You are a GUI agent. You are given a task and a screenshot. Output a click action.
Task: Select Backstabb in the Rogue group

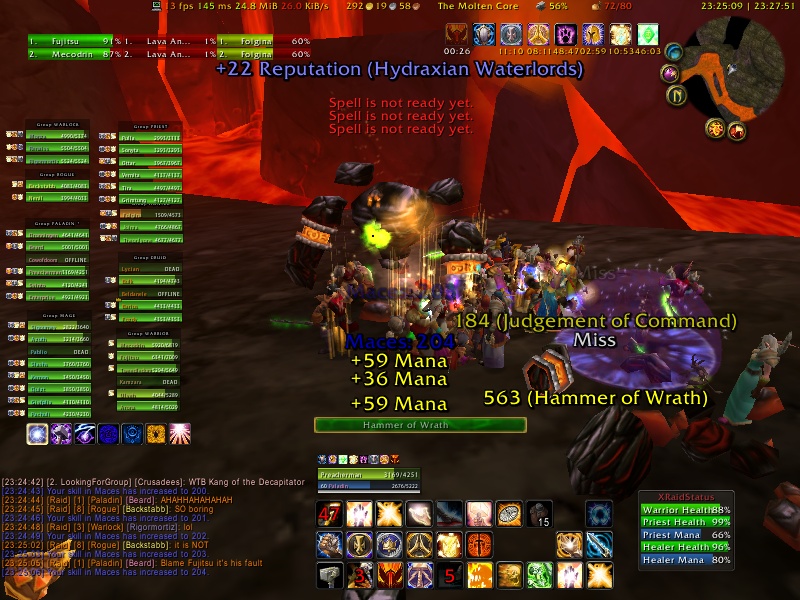[x=49, y=185]
